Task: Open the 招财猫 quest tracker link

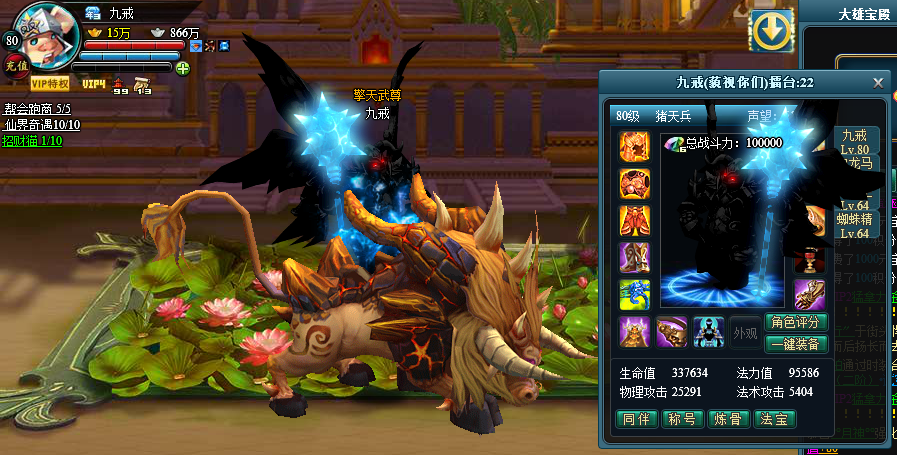Action: click(x=33, y=140)
